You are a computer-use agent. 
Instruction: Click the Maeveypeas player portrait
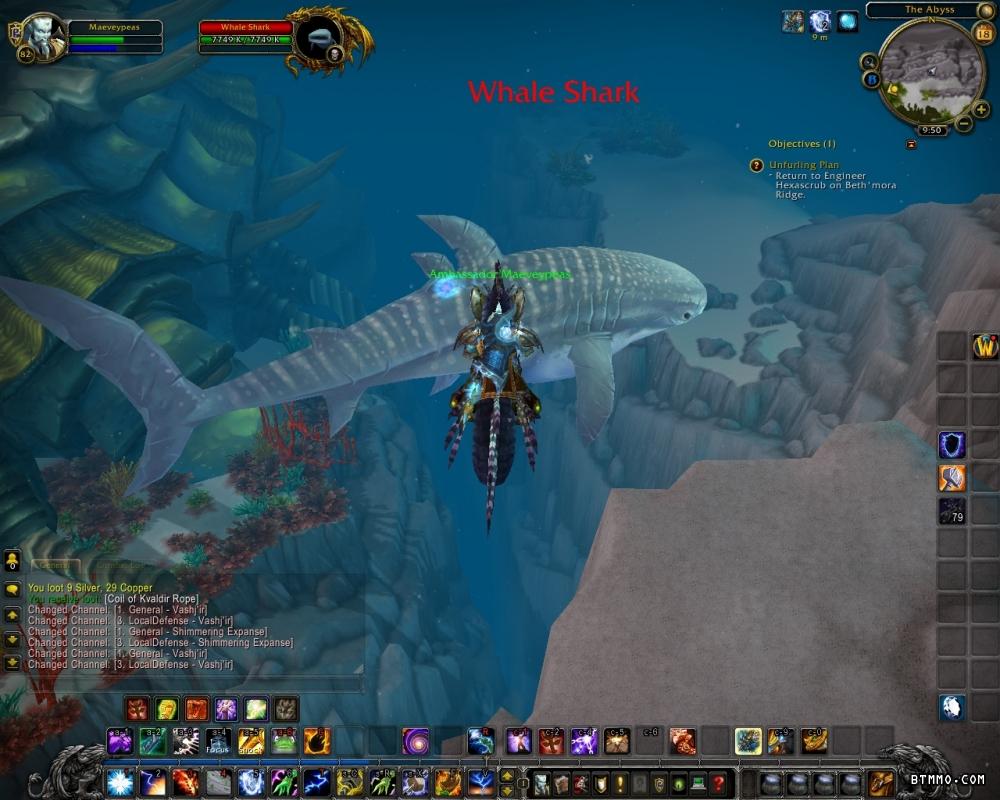(x=42, y=37)
